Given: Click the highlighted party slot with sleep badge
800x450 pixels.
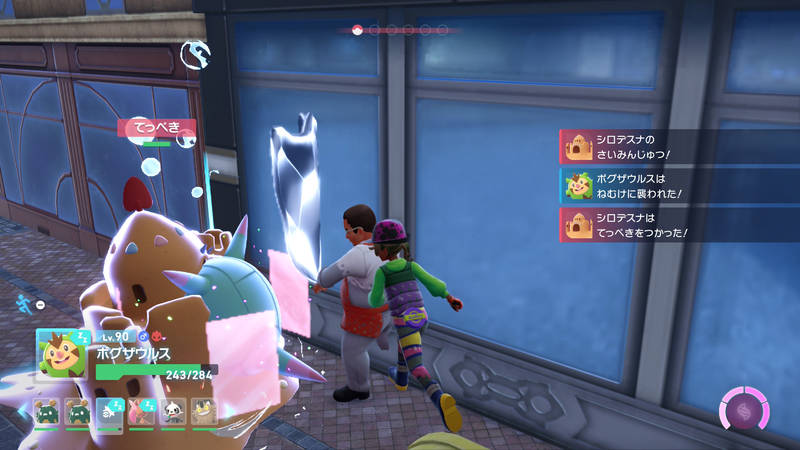Looking at the screenshot, I should (x=110, y=414).
